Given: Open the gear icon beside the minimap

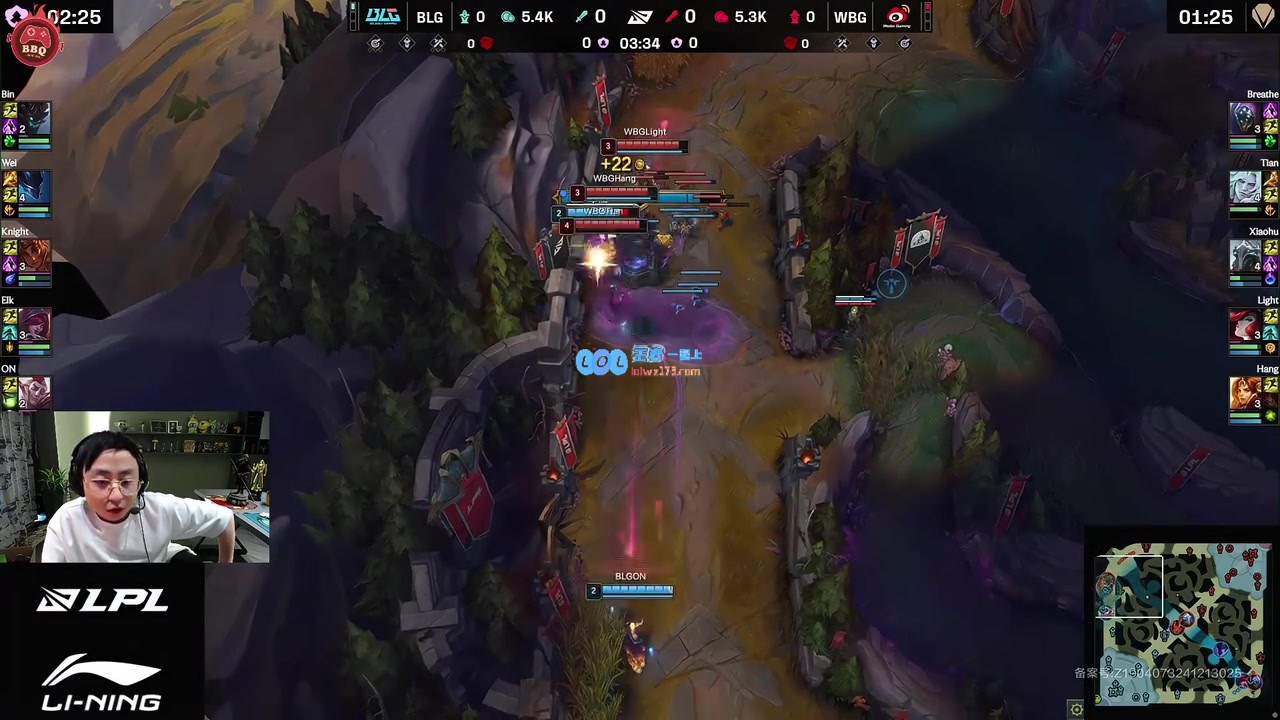Looking at the screenshot, I should (x=1076, y=710).
